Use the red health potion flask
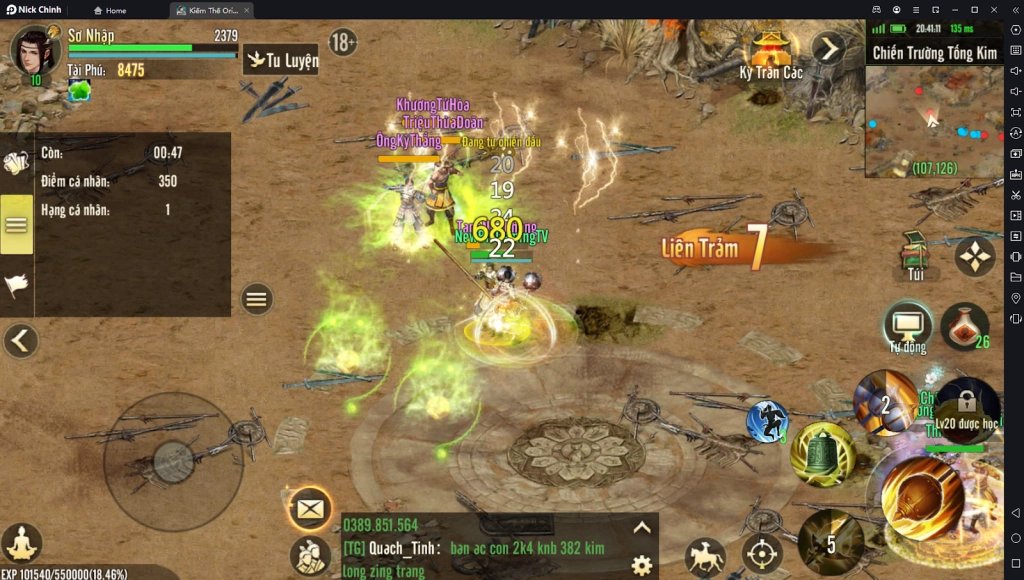The width and height of the screenshot is (1024, 580). [x=964, y=325]
